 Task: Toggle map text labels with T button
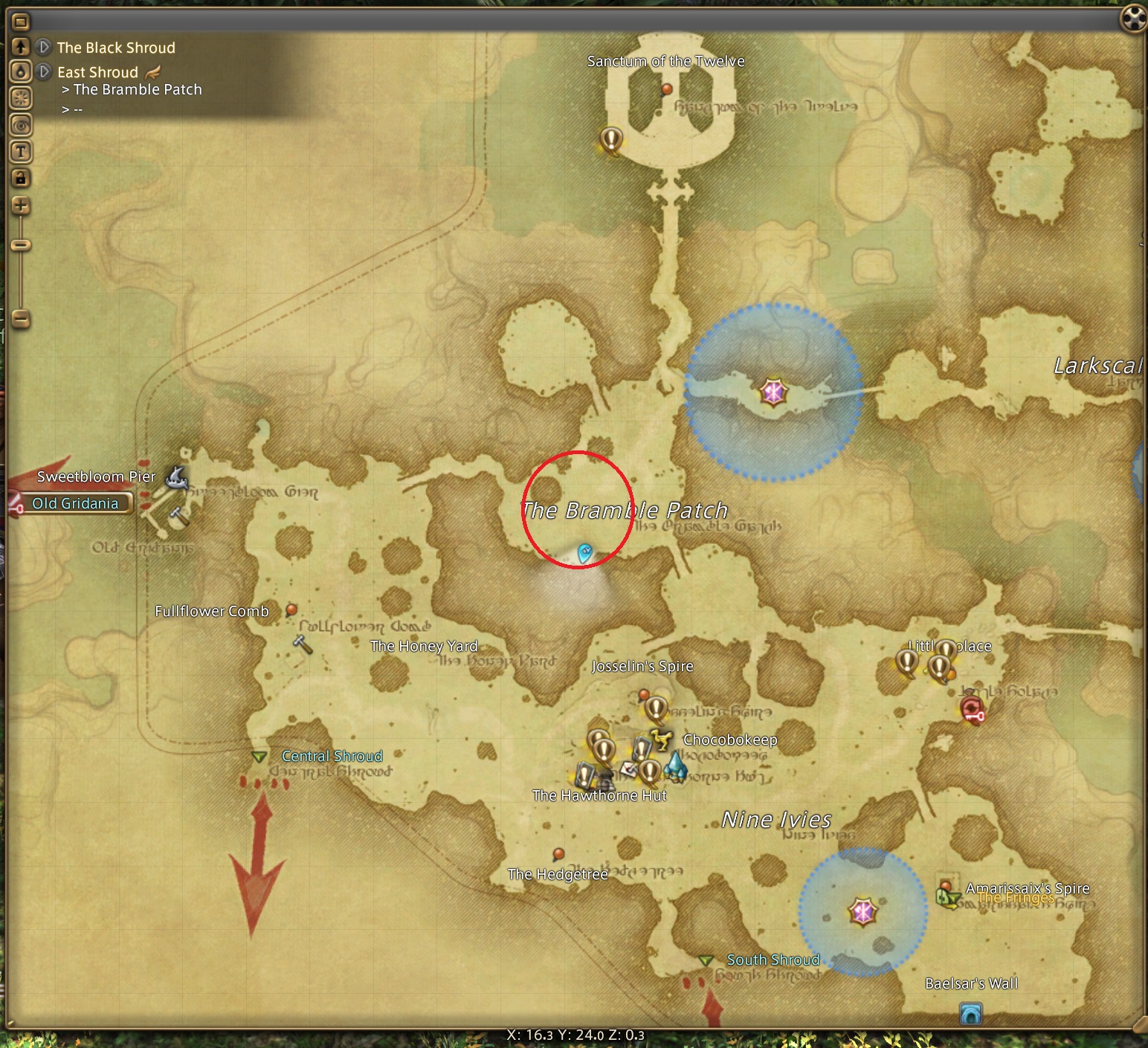(x=21, y=152)
